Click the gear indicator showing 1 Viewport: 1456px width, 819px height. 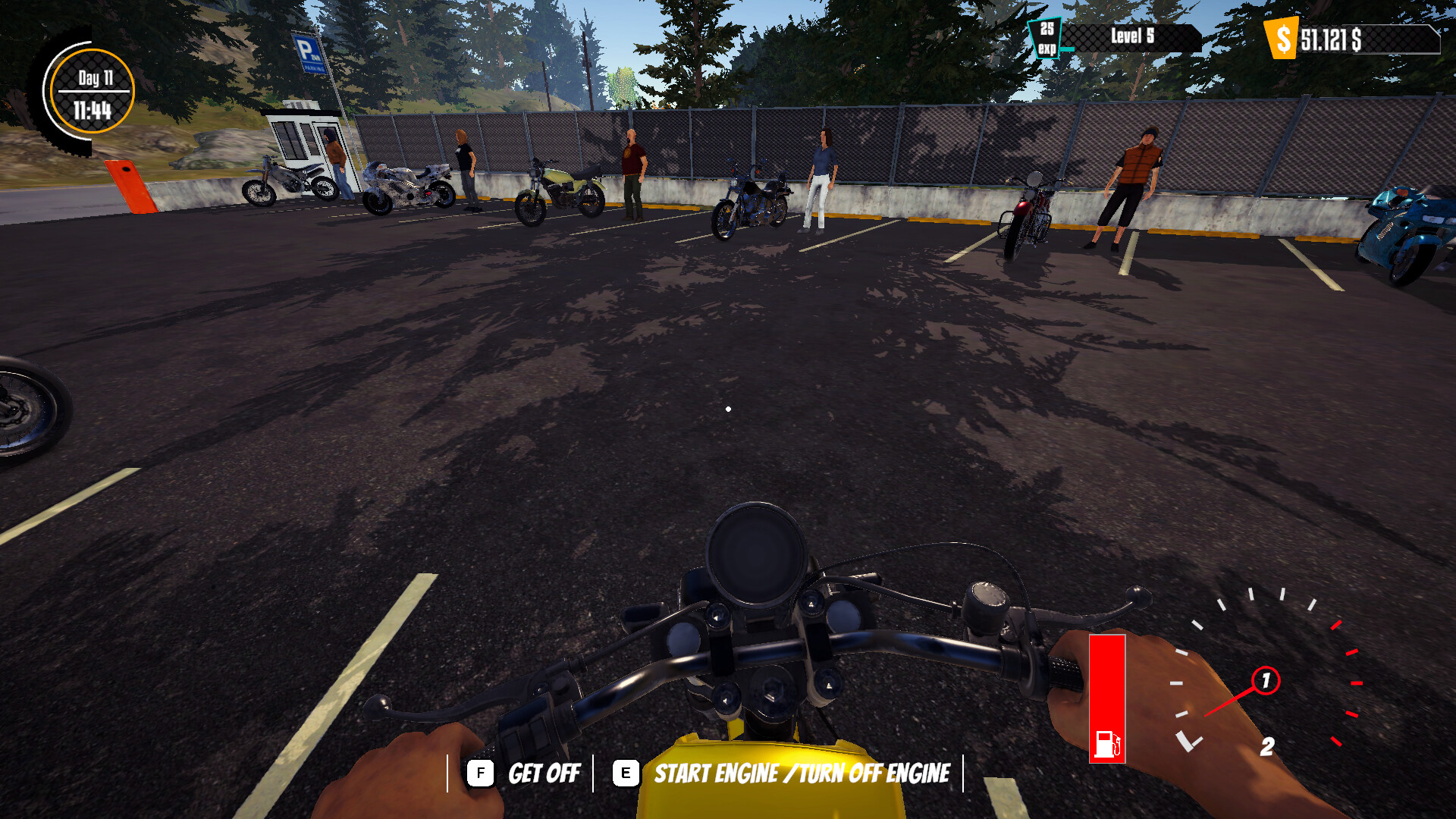click(1266, 680)
